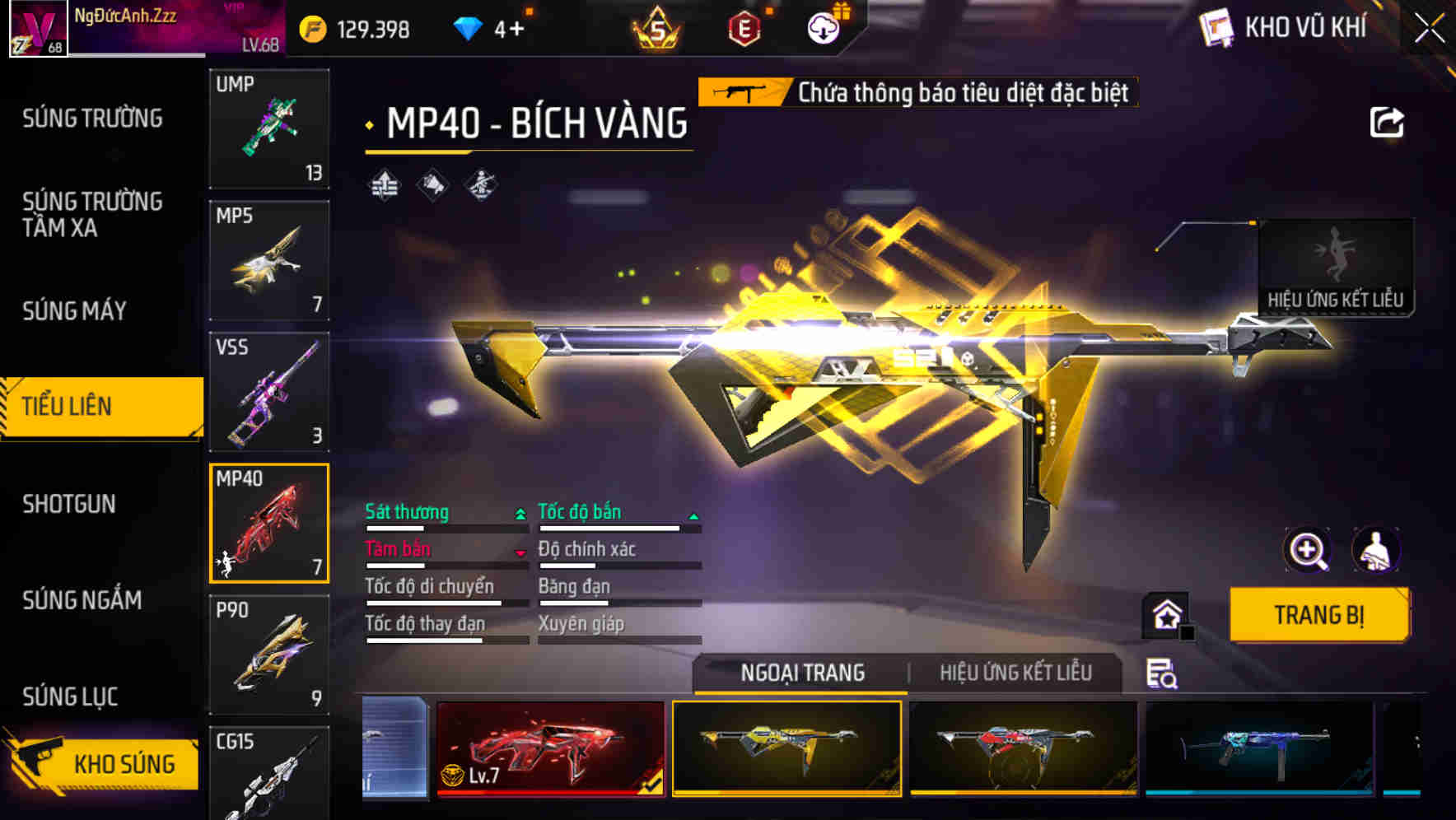Select the MP40 slot in the weapon list

coord(269,524)
